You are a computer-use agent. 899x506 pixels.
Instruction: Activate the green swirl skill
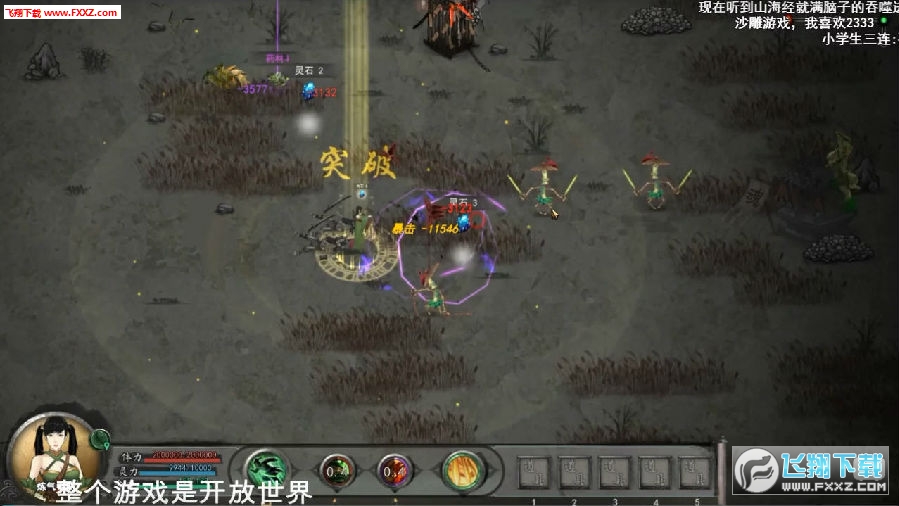coord(267,469)
